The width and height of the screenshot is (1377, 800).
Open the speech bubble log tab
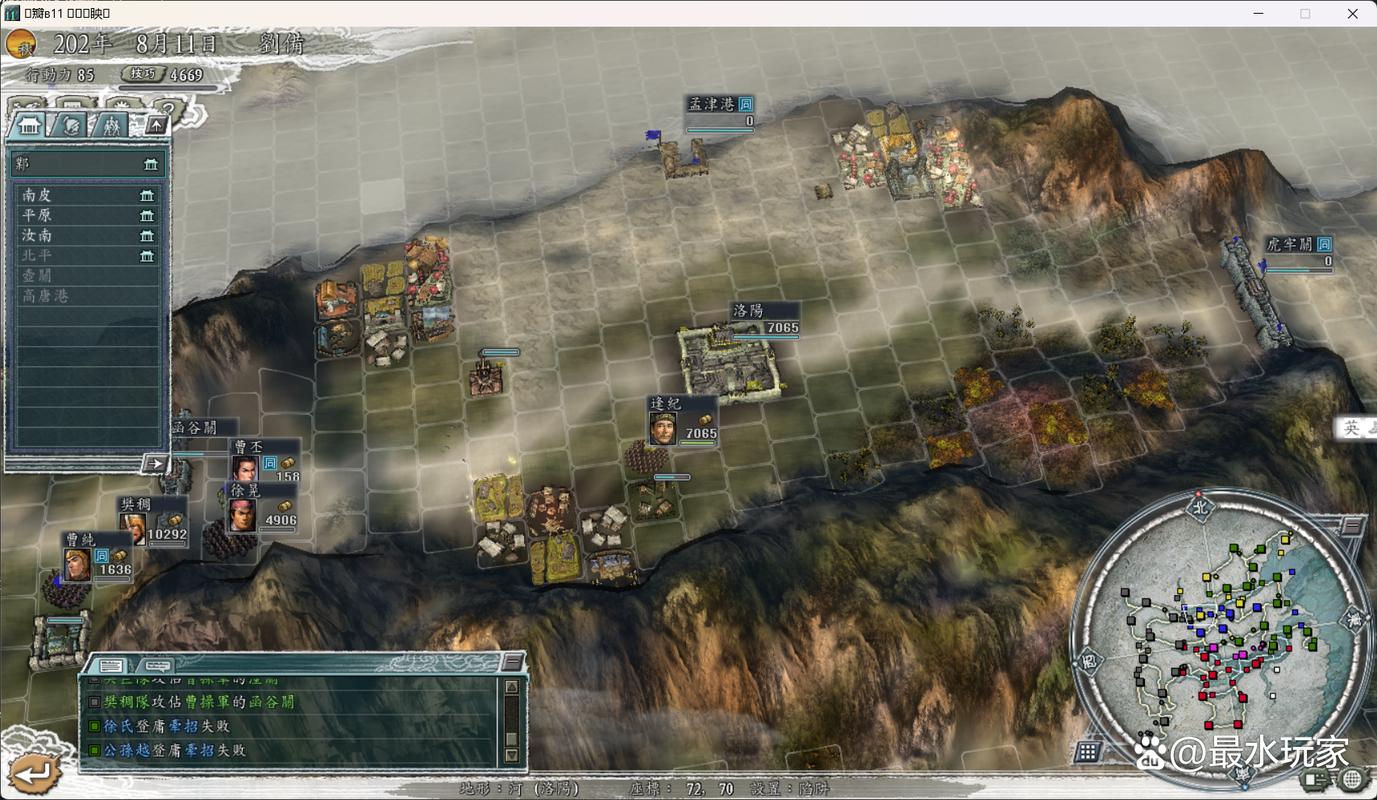coord(155,665)
